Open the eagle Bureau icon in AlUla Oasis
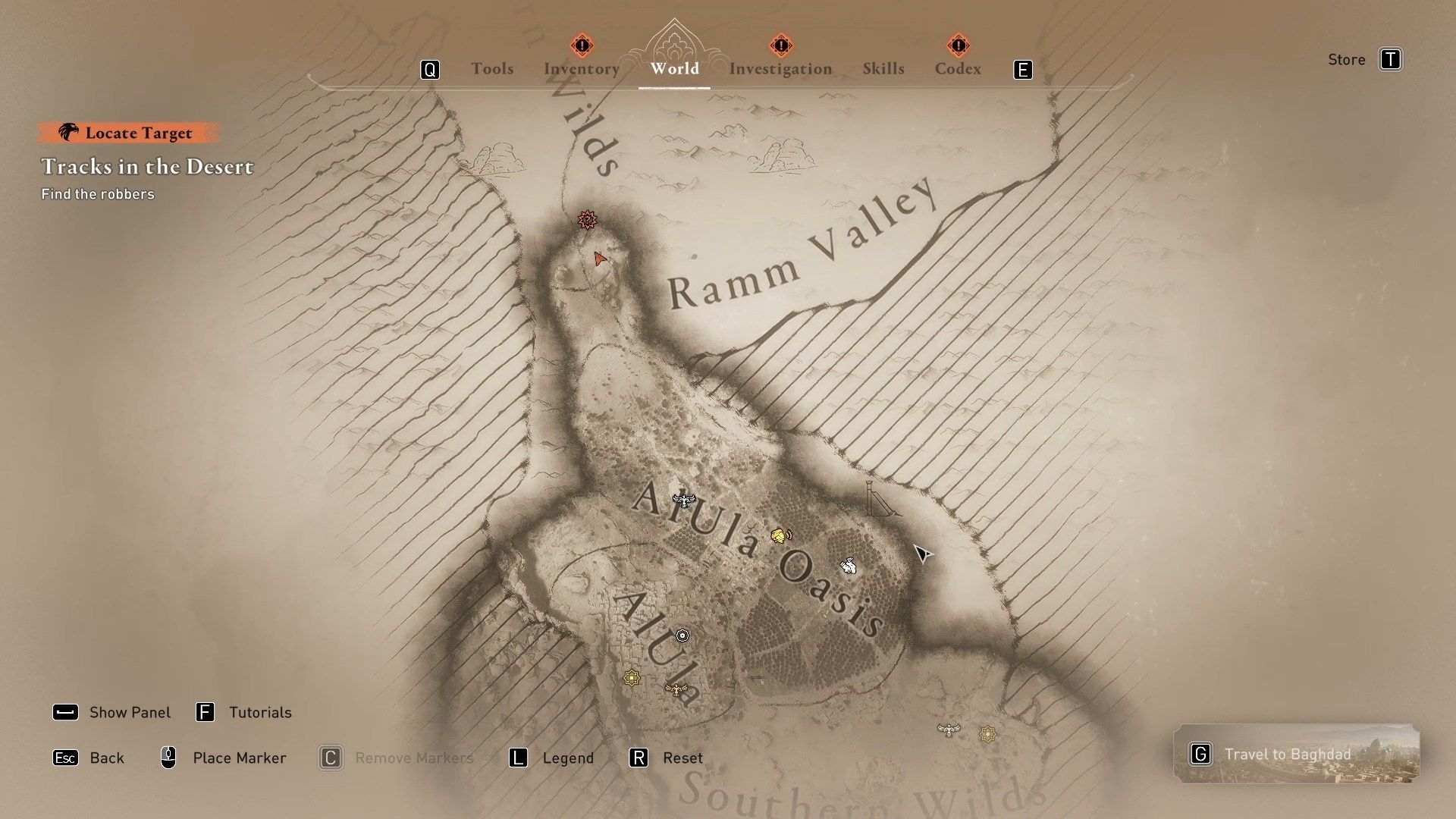The height and width of the screenshot is (819, 1456). 683,501
